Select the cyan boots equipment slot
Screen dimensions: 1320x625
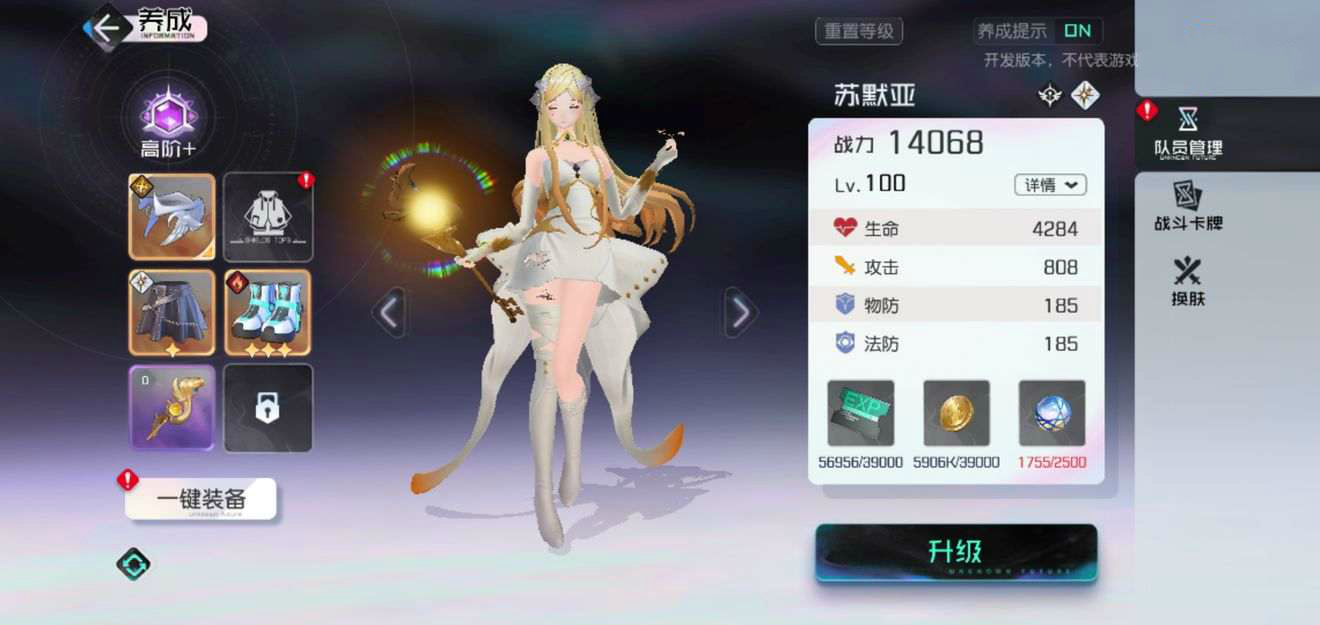(x=268, y=312)
